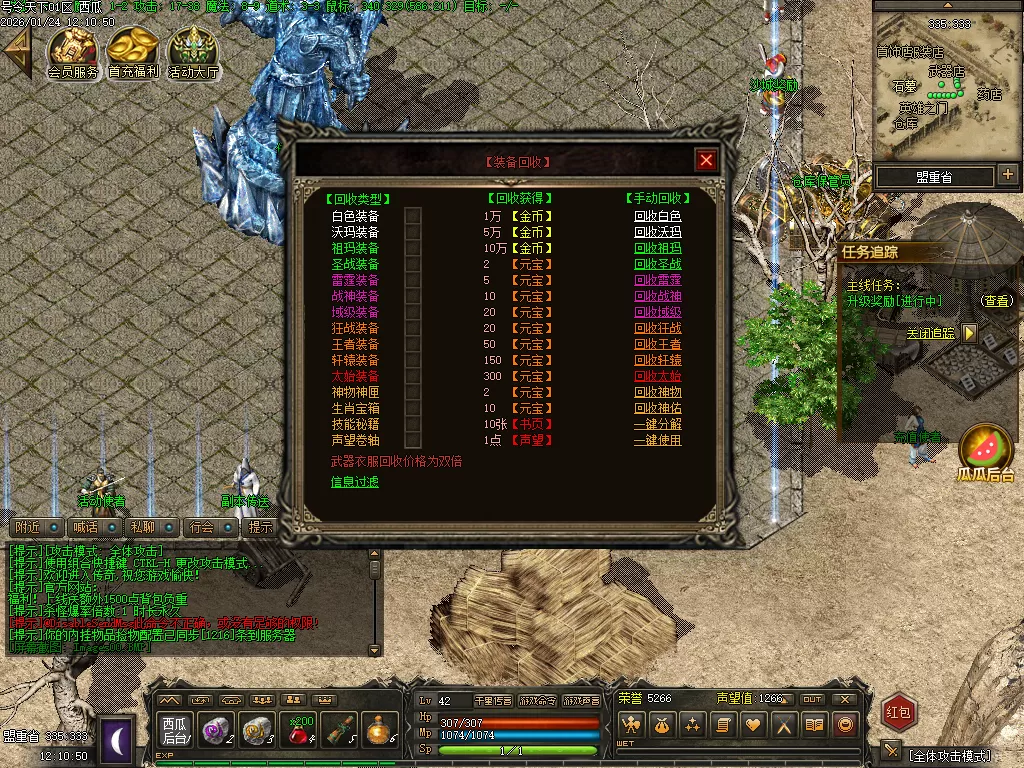
Task: Click the 一键分解 link
Action: tap(657, 424)
